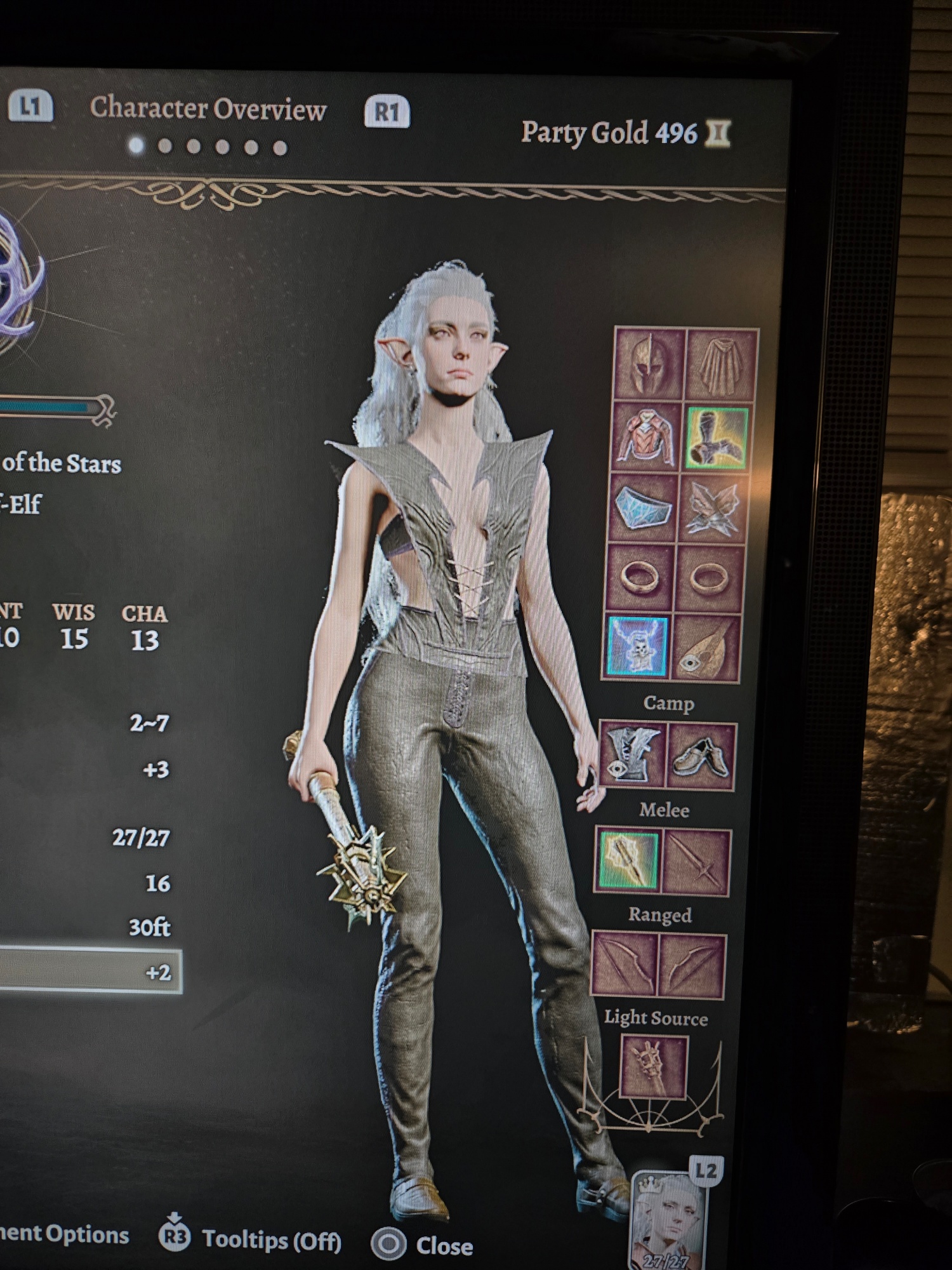
Task: Inspect the equipped leather armour chest slot
Action: (x=645, y=437)
